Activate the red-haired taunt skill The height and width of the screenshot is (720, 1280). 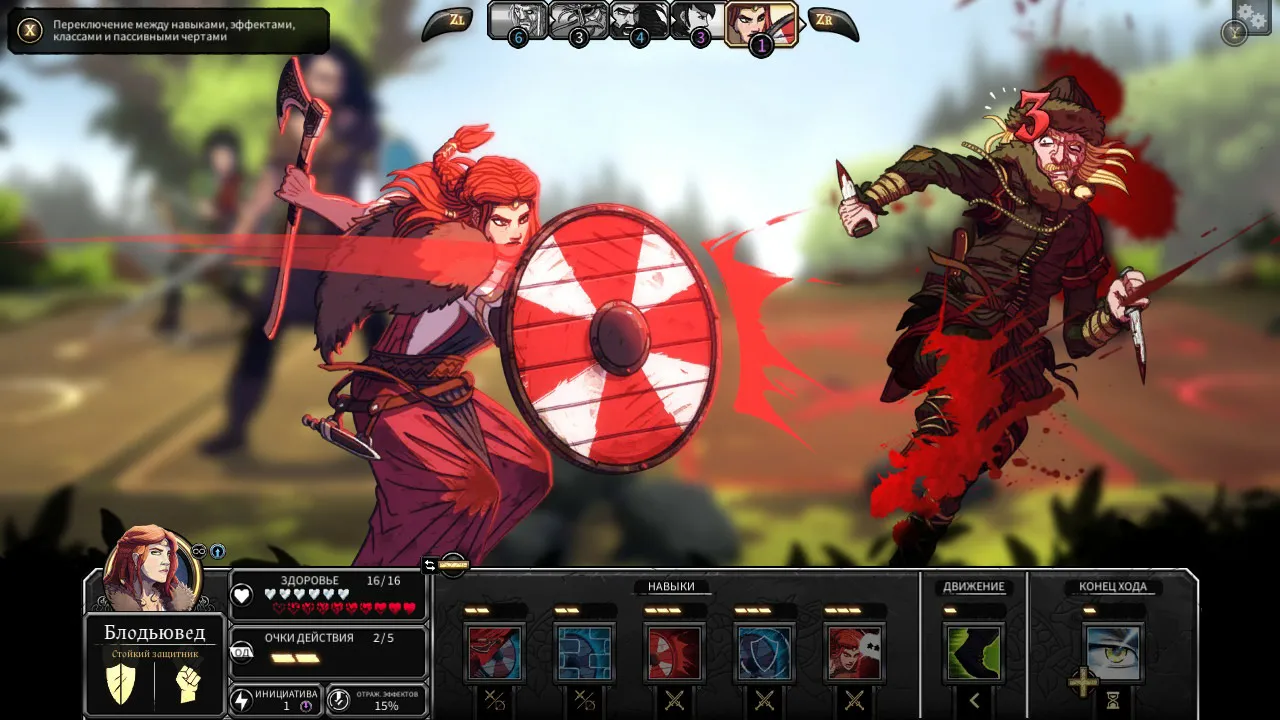(x=855, y=653)
